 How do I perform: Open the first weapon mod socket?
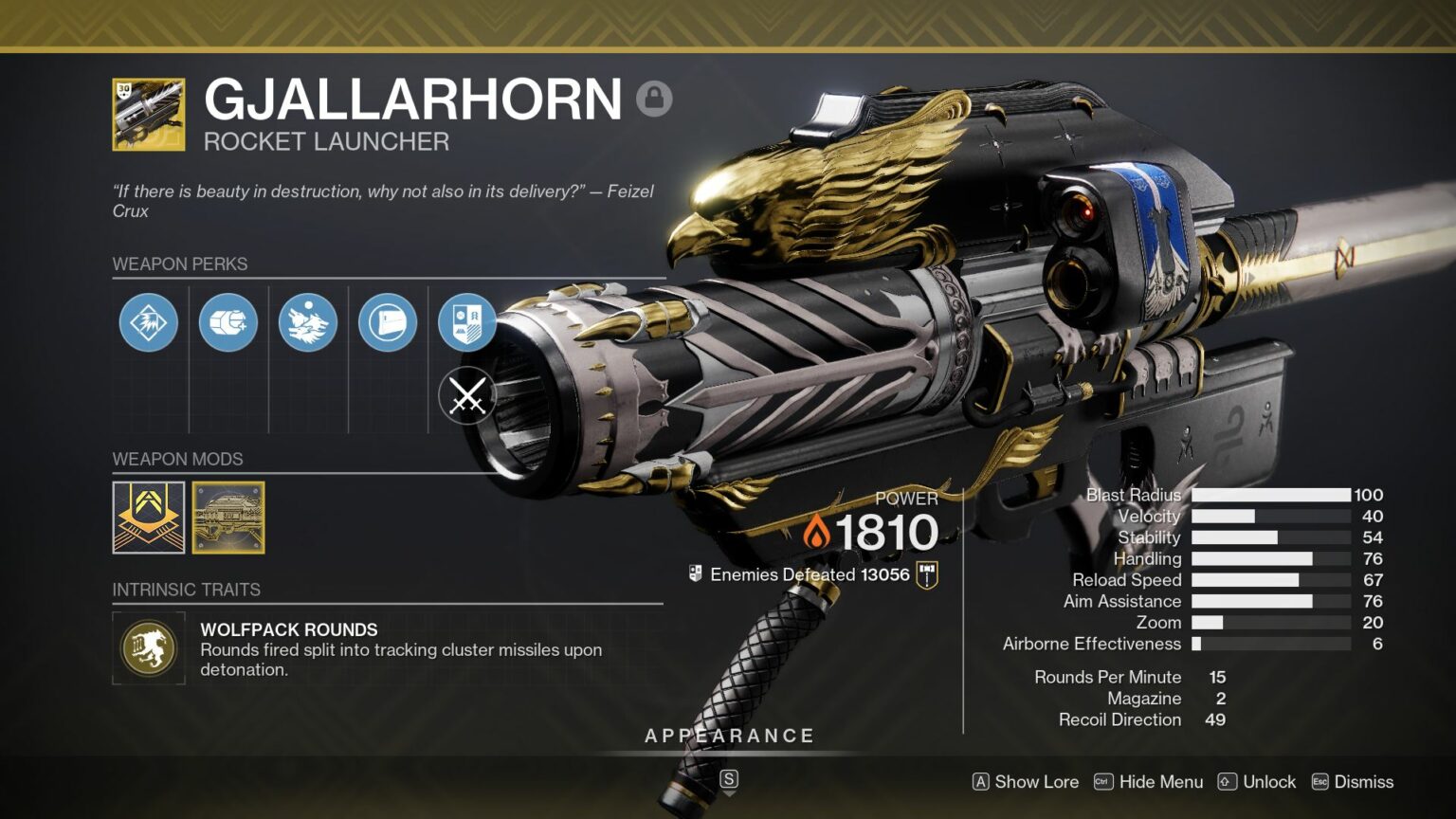click(x=149, y=518)
